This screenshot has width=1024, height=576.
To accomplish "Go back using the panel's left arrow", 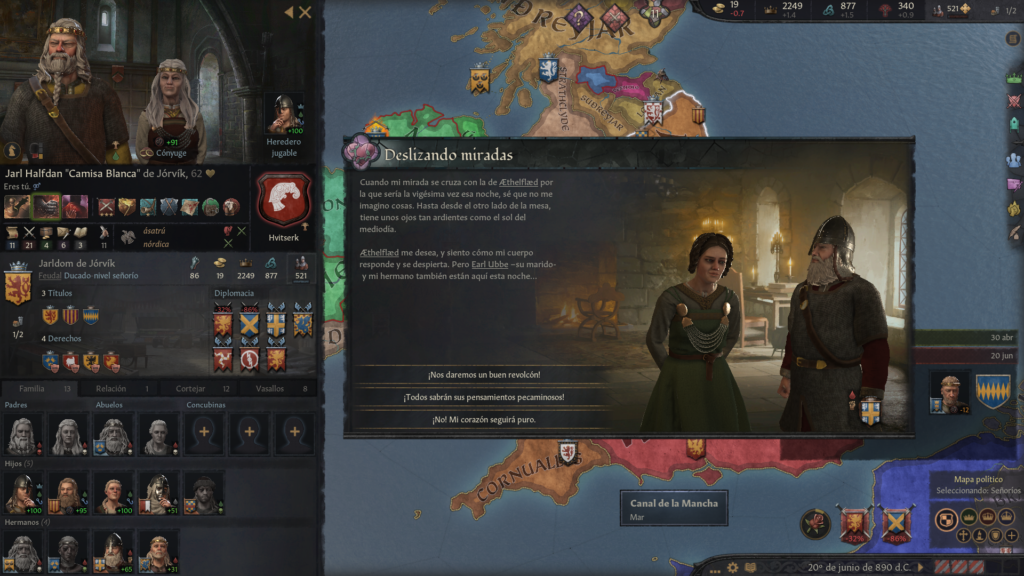I will coord(289,12).
